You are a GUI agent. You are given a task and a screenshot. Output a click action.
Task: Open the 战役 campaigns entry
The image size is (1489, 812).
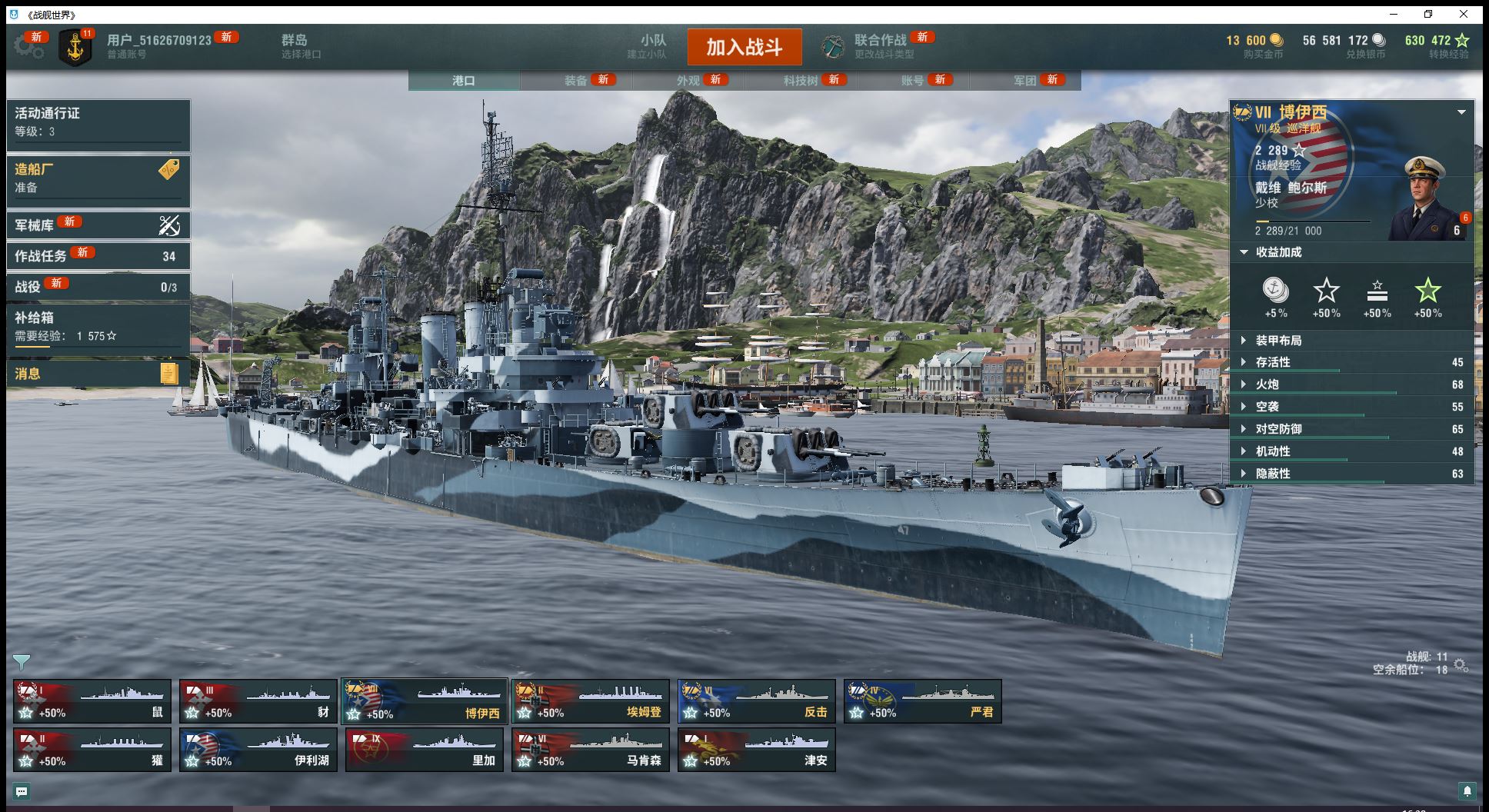pyautogui.click(x=98, y=287)
